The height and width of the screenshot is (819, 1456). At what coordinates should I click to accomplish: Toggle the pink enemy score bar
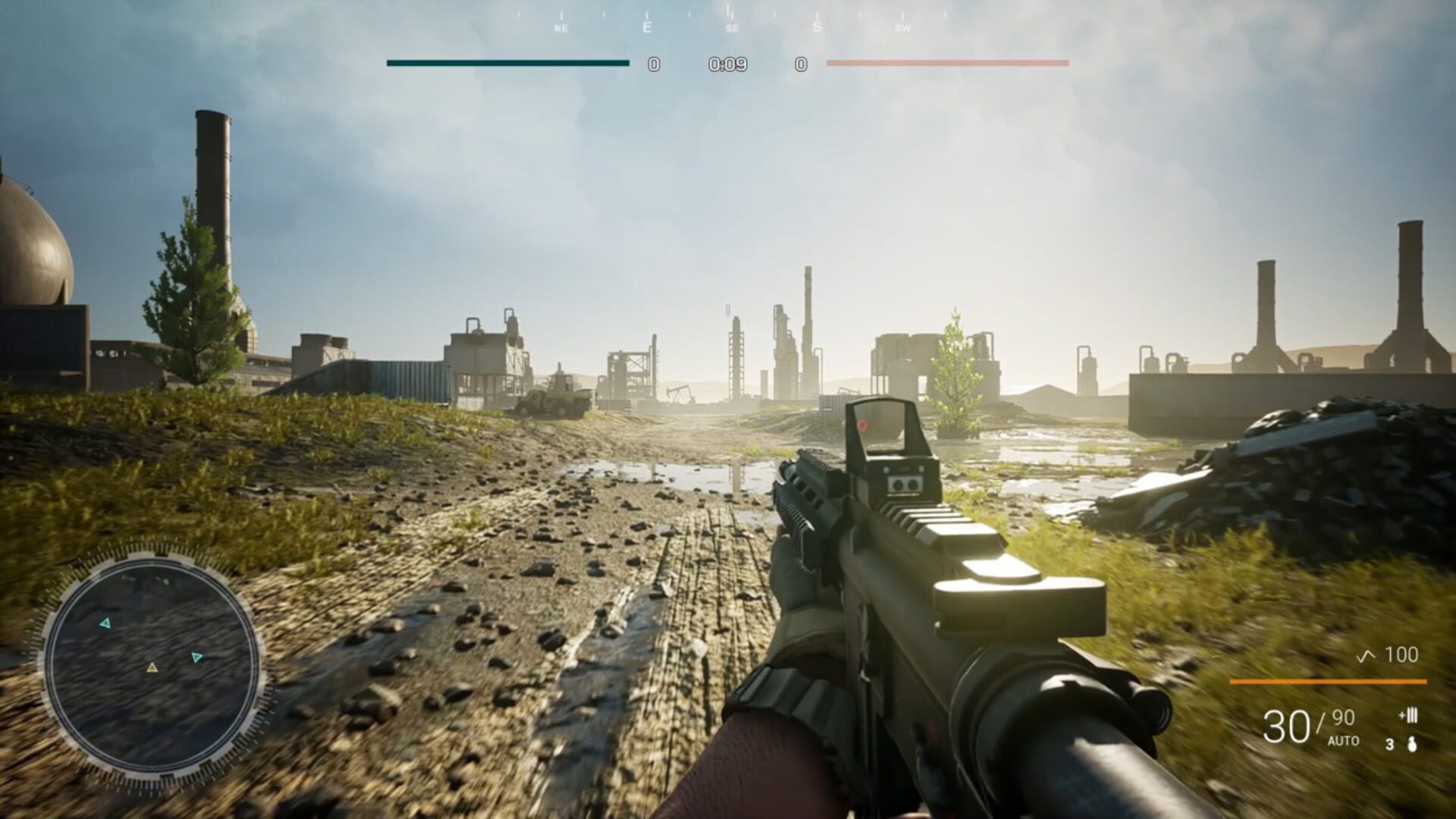tap(949, 64)
